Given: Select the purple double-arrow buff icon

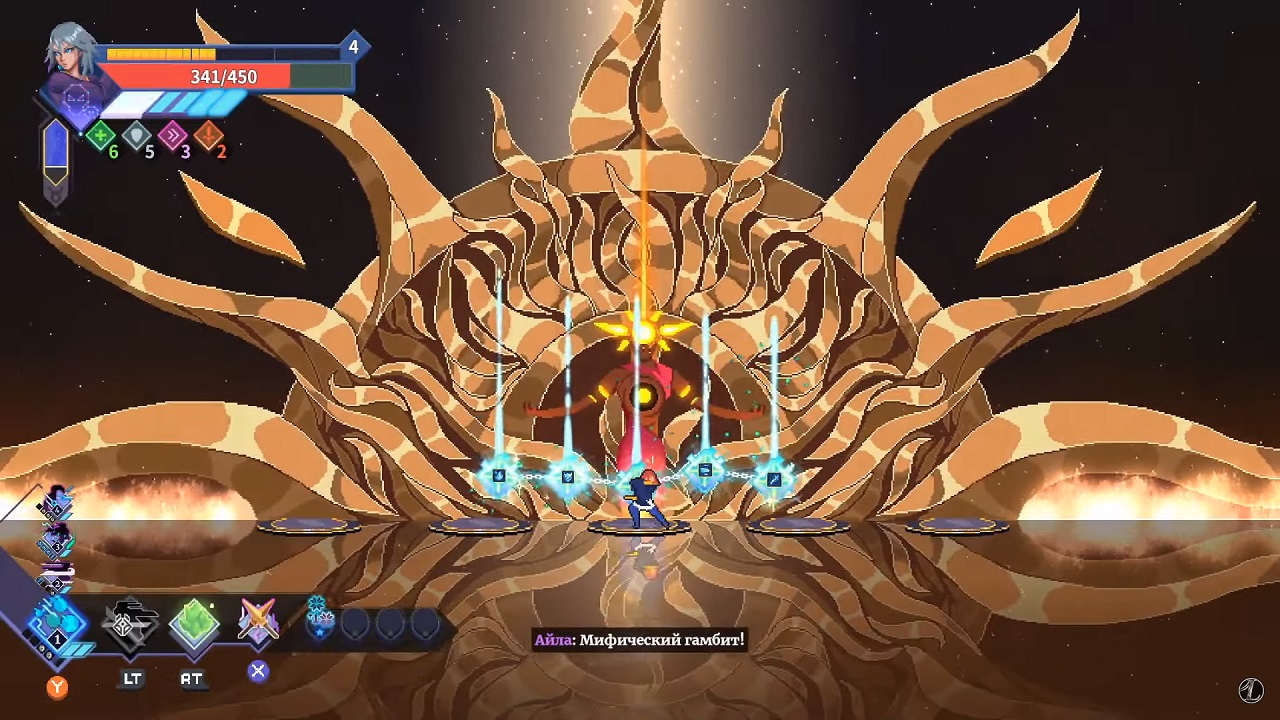Looking at the screenshot, I should (173, 135).
